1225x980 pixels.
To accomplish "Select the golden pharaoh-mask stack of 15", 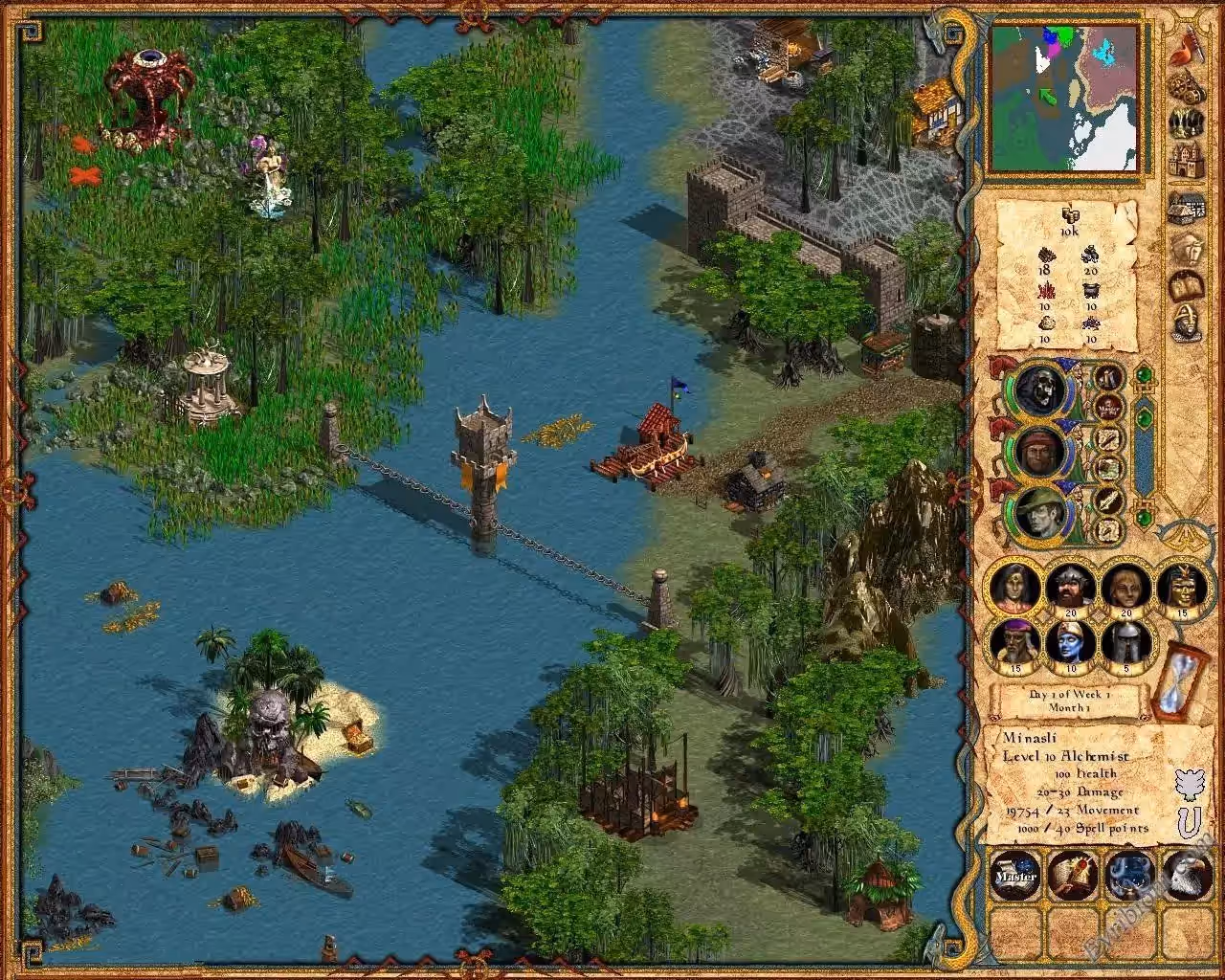I will point(1183,588).
